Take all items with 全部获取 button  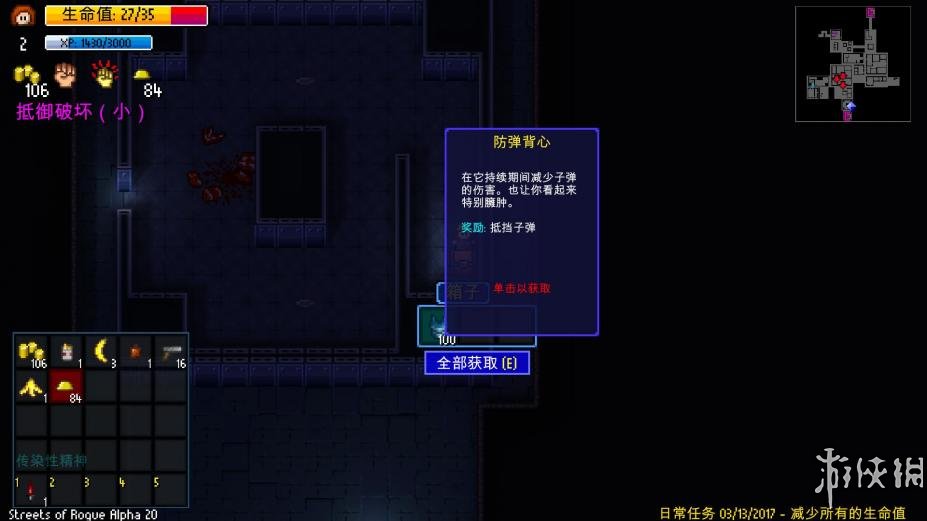477,363
